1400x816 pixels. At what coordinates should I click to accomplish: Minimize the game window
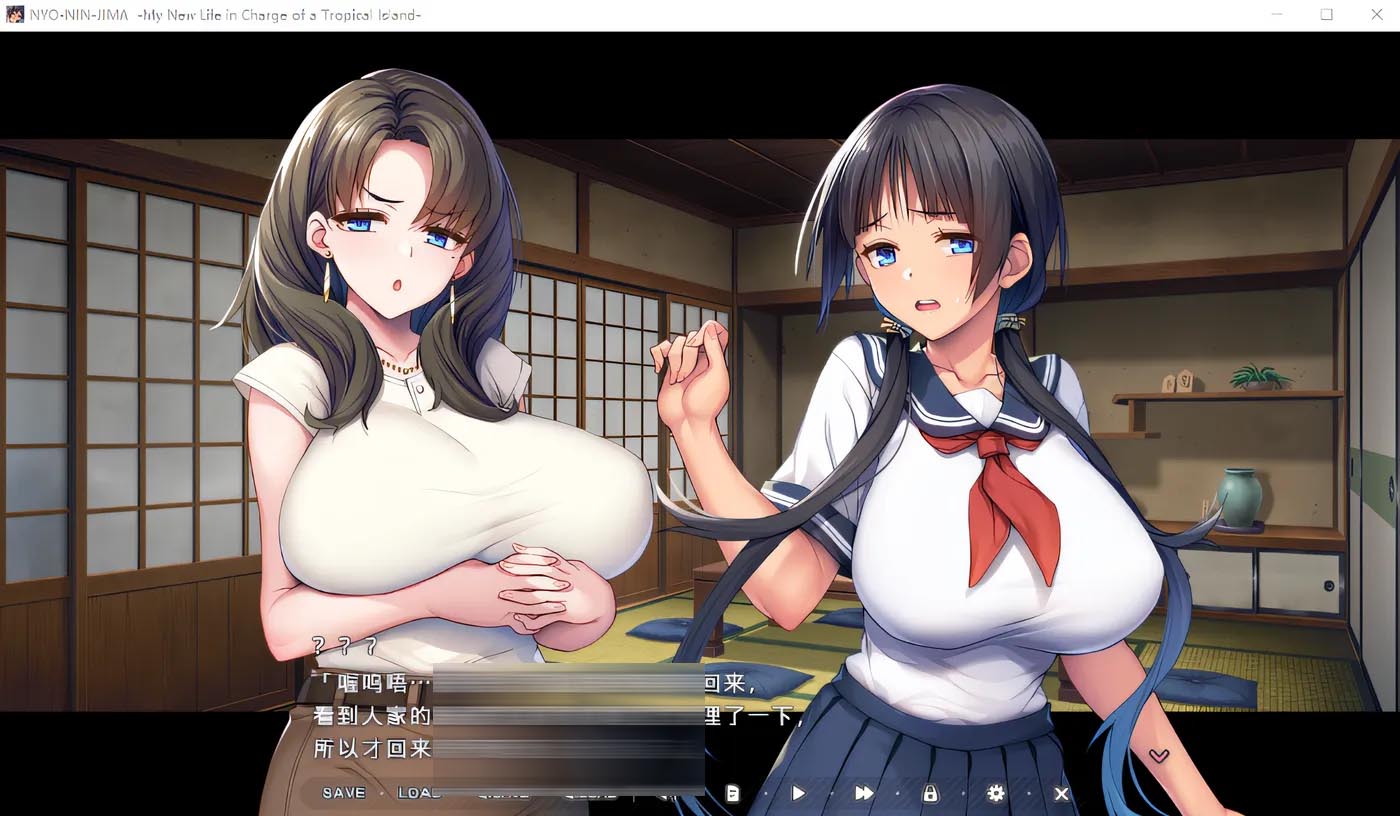coord(1277,14)
